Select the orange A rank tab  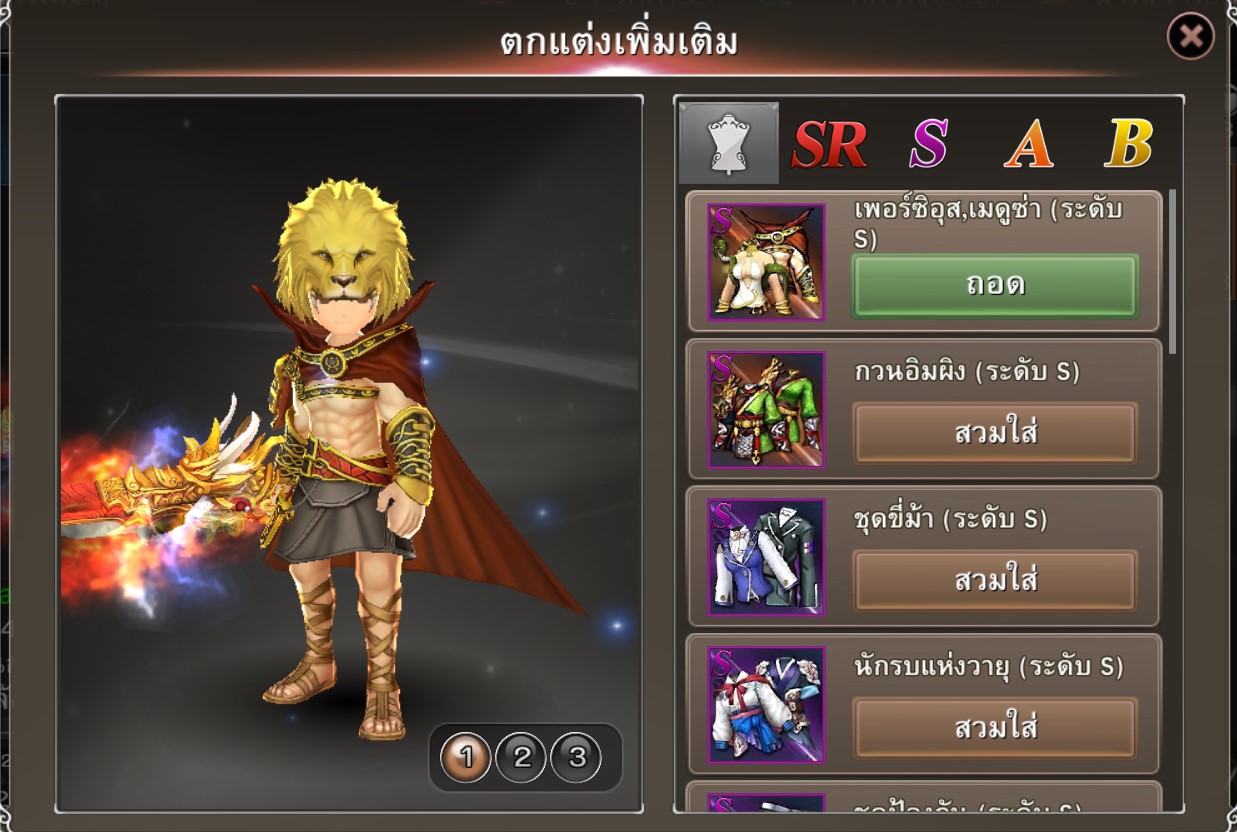point(1029,145)
